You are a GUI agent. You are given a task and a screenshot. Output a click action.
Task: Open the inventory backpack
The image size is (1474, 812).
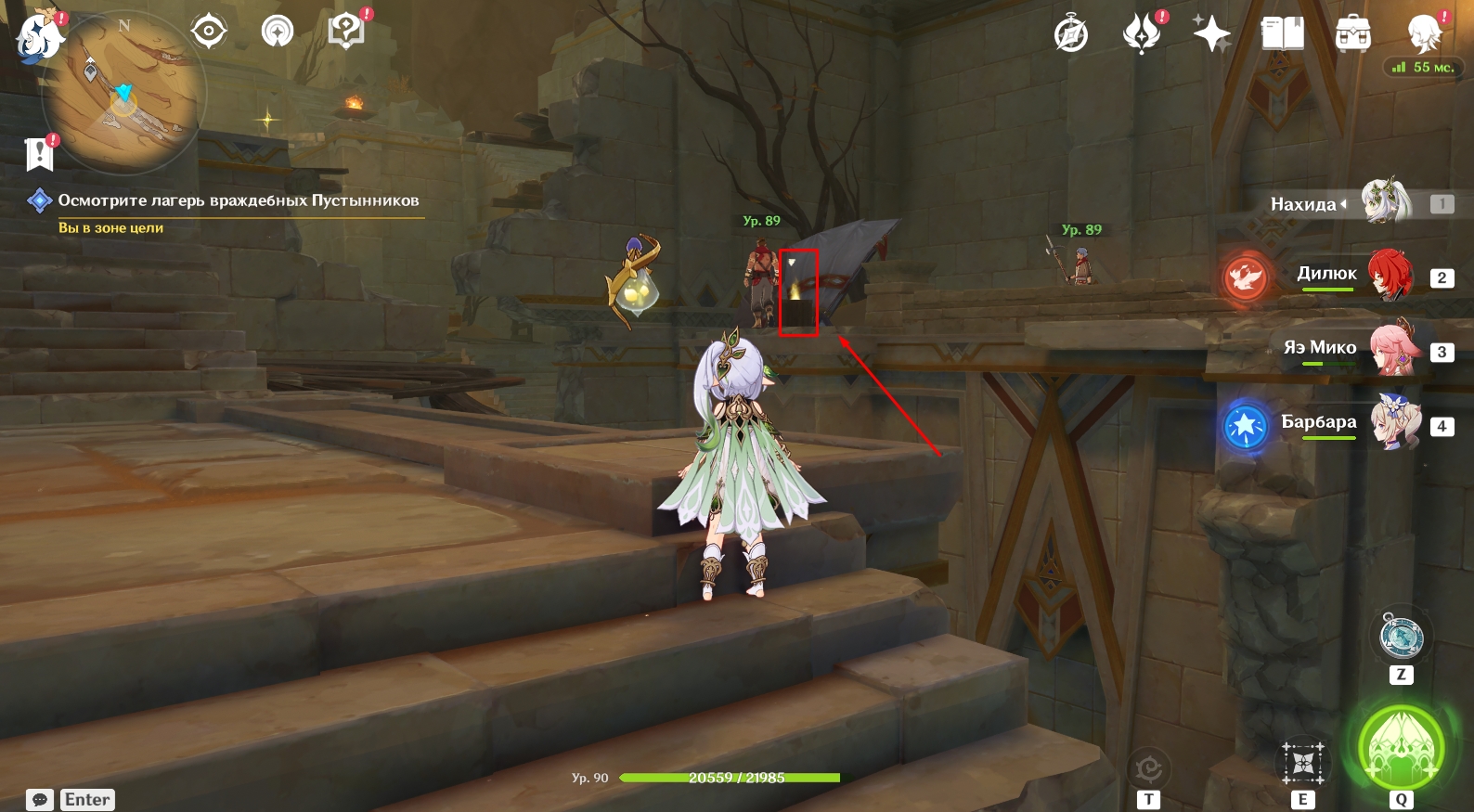point(1352,35)
